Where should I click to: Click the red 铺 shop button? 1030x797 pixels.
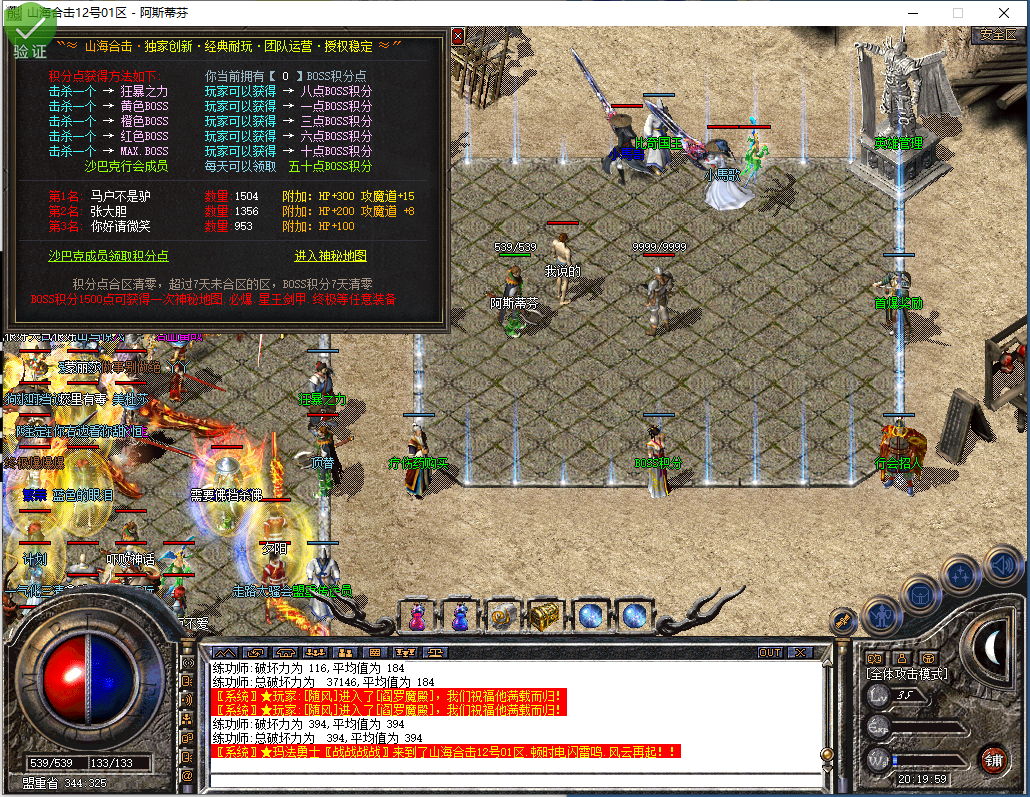[992, 758]
